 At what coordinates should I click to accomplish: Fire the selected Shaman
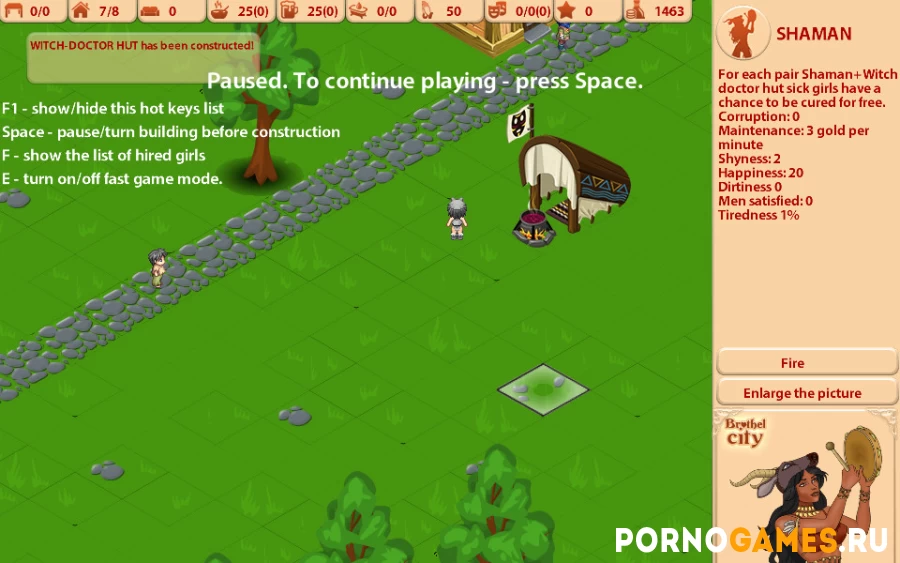806,363
